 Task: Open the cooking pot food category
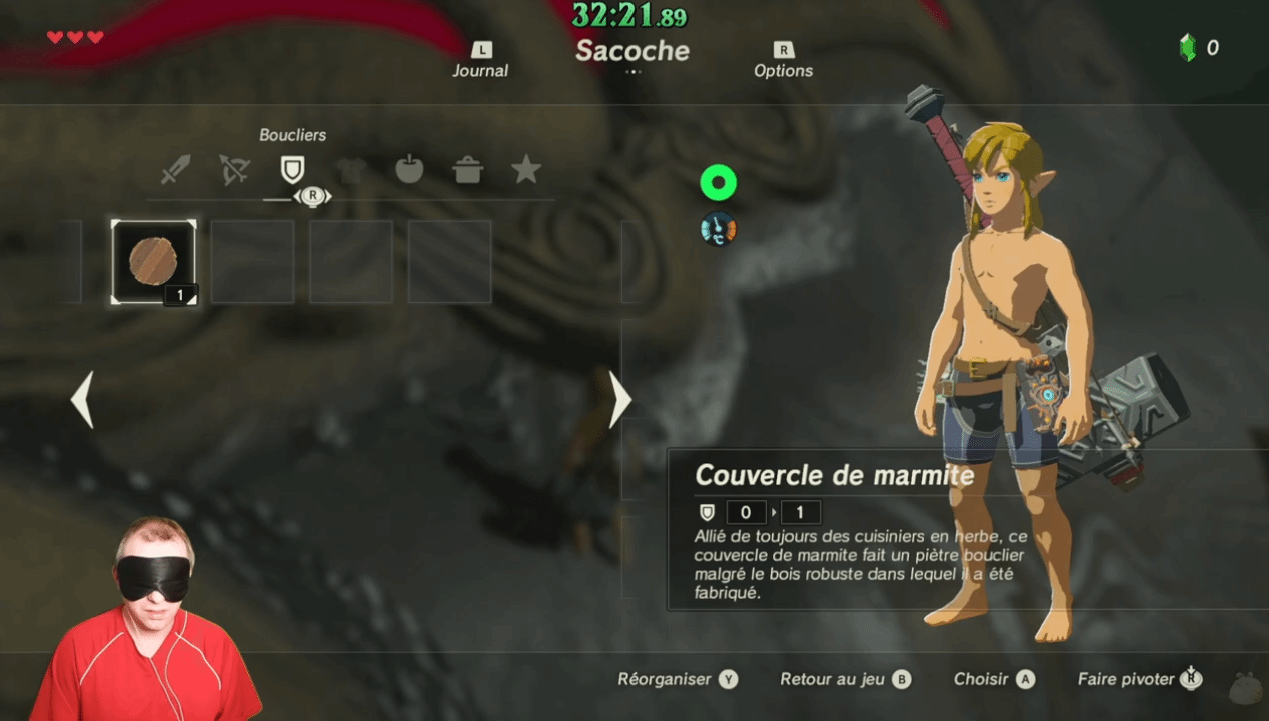coord(467,170)
